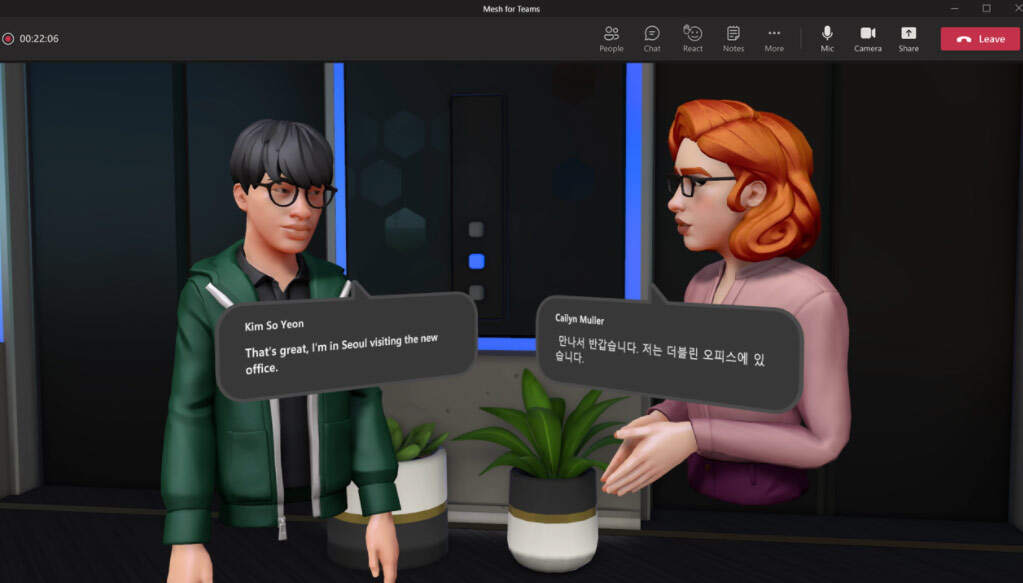Leave the meeting
Image resolution: width=1023 pixels, height=583 pixels.
pyautogui.click(x=979, y=39)
